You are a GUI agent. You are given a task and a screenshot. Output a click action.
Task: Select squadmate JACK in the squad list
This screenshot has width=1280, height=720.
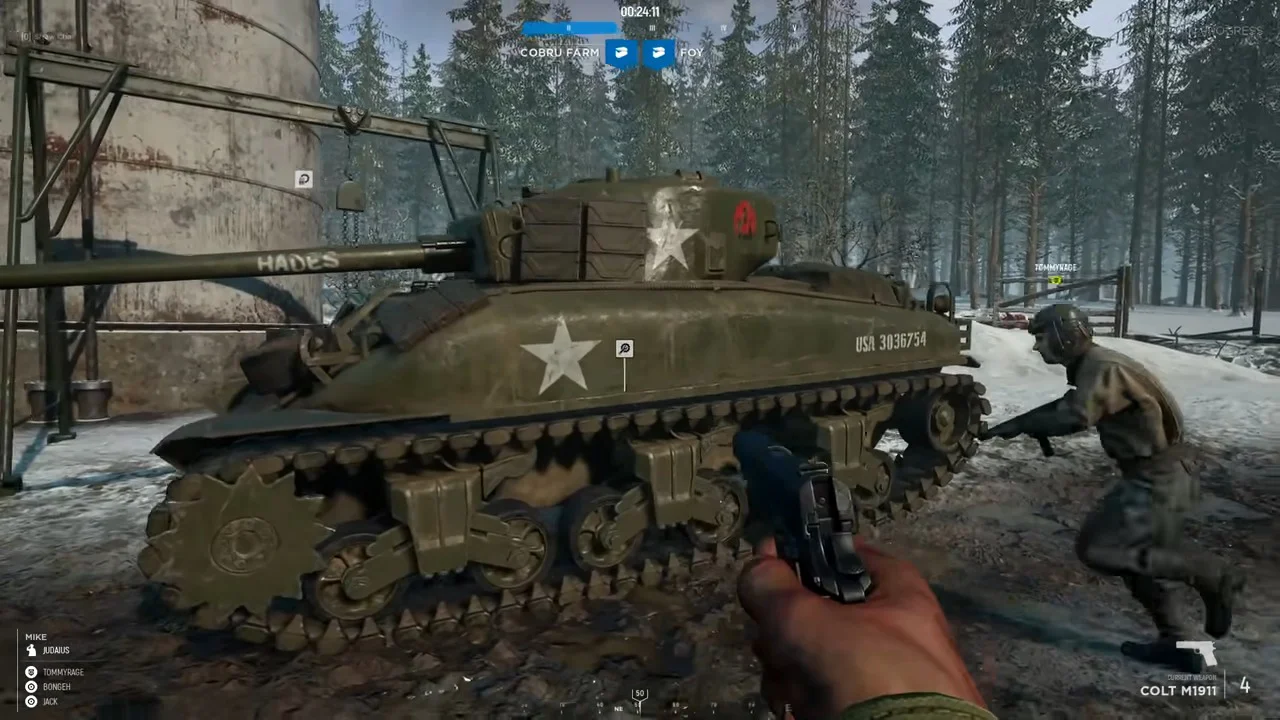click(x=50, y=702)
